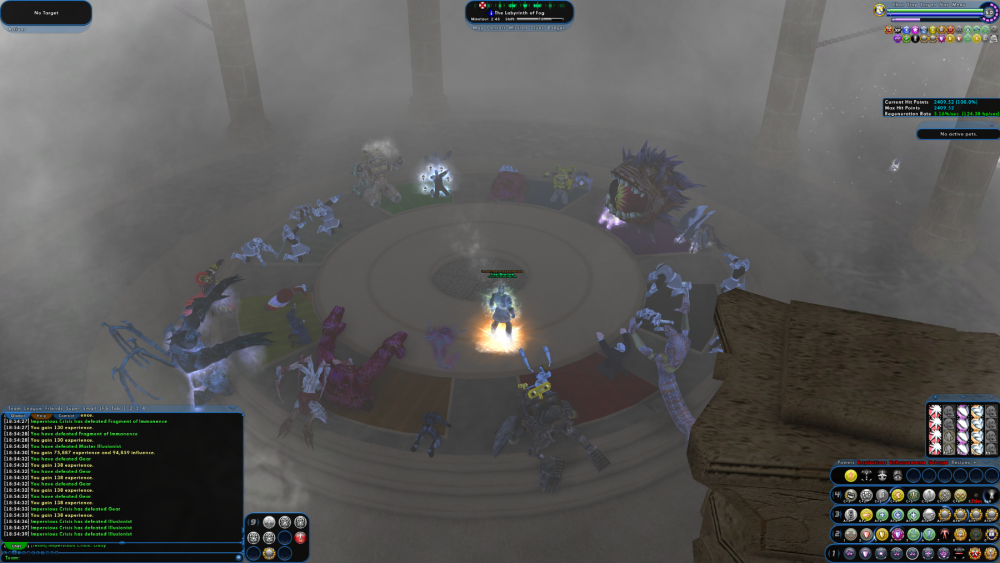Use the red-white starburst inspiration at top-left
Image resolution: width=1000 pixels, height=563 pixels.
[935, 411]
